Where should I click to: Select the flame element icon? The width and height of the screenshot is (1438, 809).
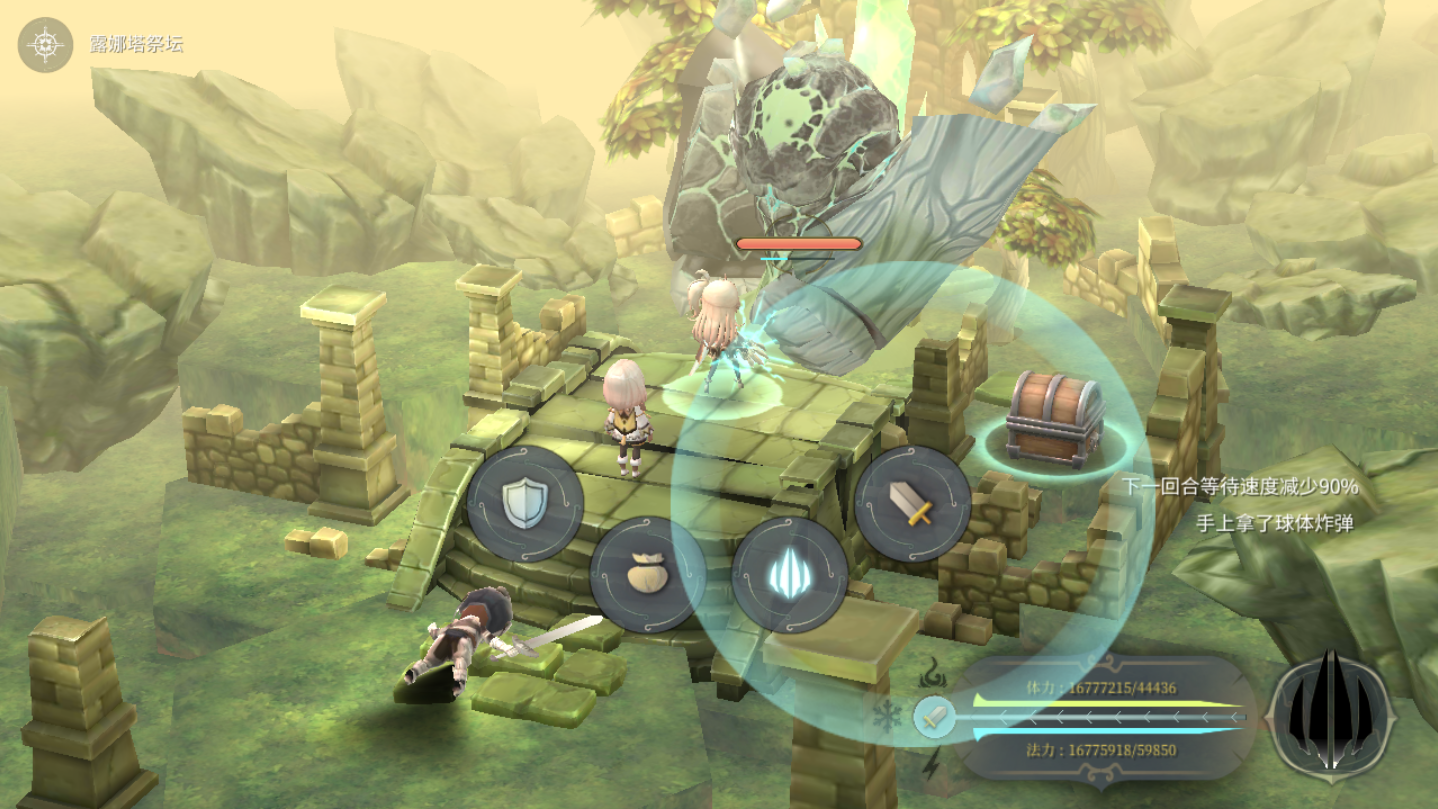[x=934, y=672]
